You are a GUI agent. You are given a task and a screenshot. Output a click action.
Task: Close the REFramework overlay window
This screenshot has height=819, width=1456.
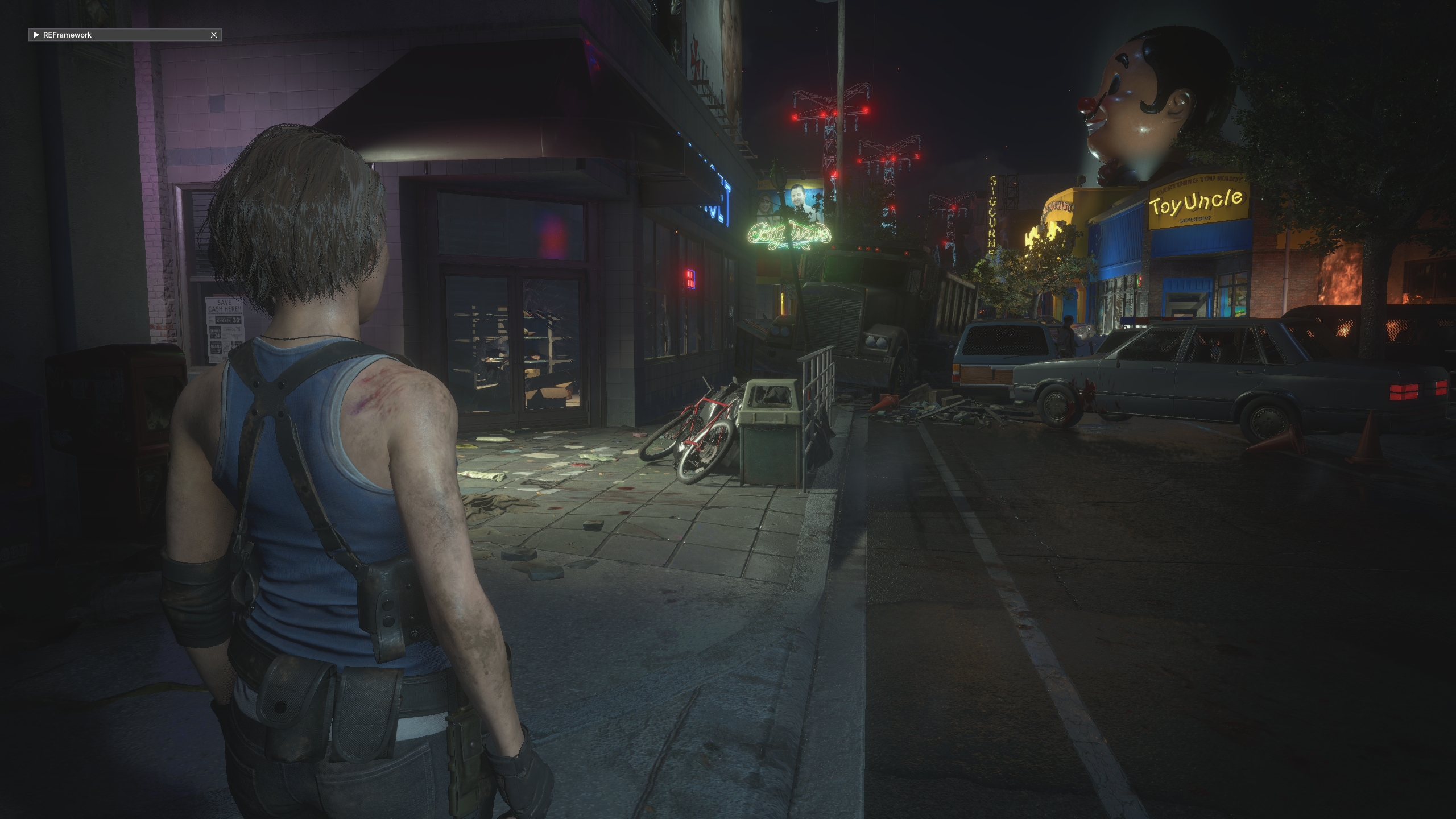(x=214, y=35)
